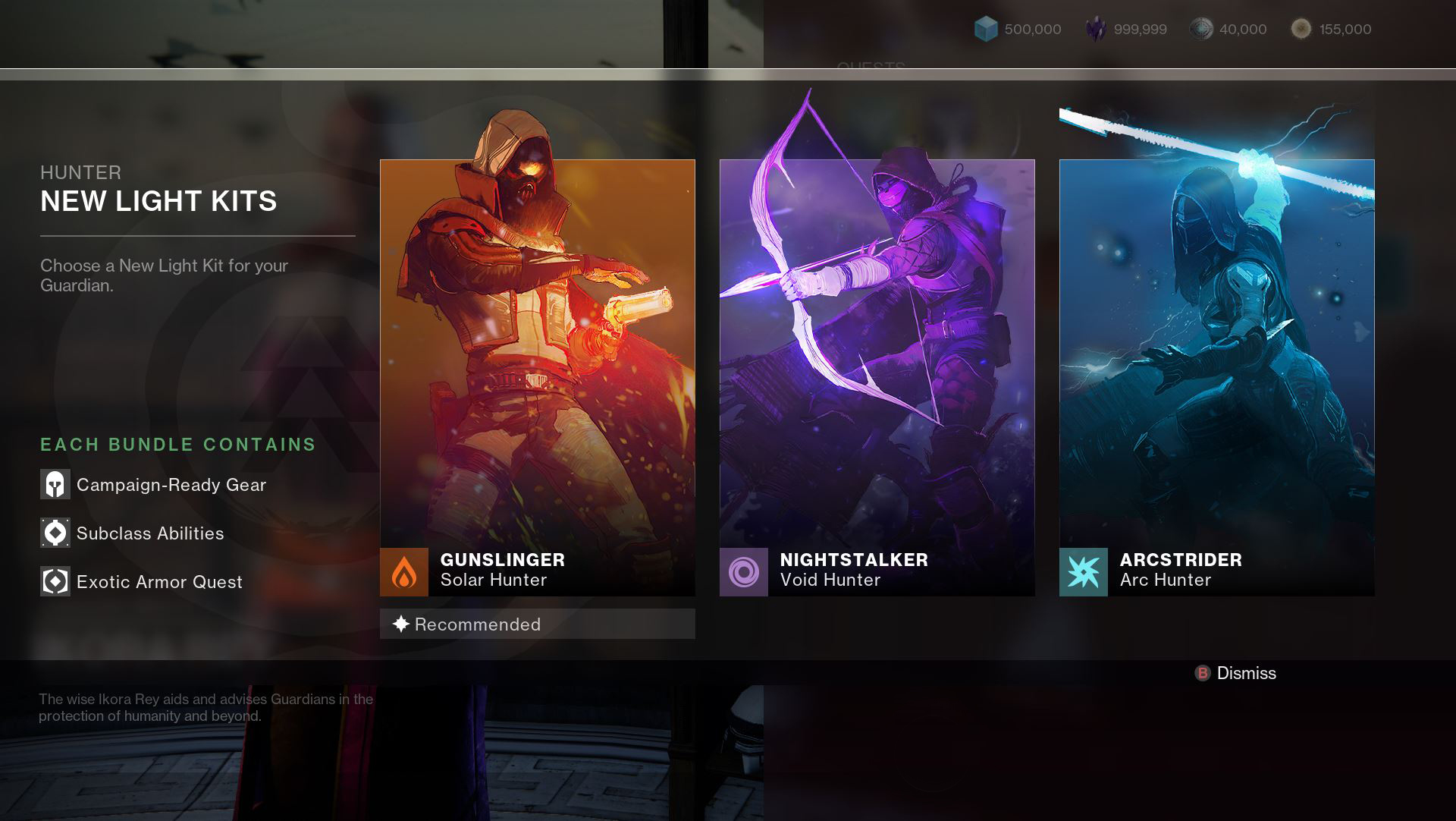Click the Recommended banner under Gunslinger
The height and width of the screenshot is (821, 1456).
point(537,624)
